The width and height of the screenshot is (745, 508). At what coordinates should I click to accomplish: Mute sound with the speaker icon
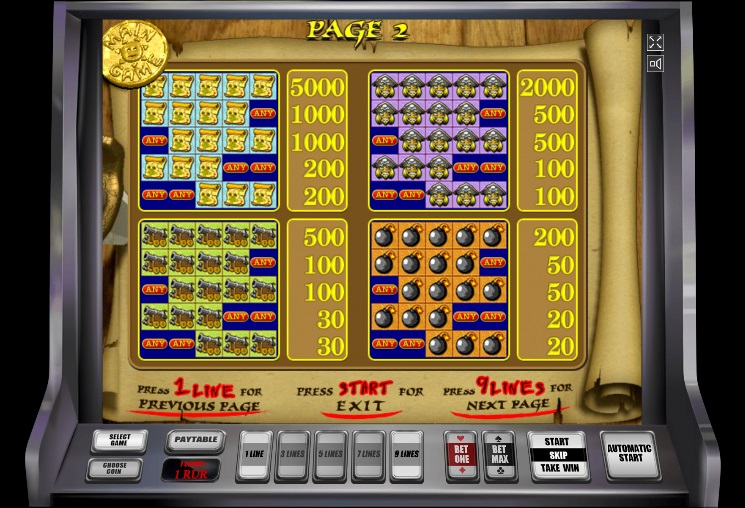655,64
